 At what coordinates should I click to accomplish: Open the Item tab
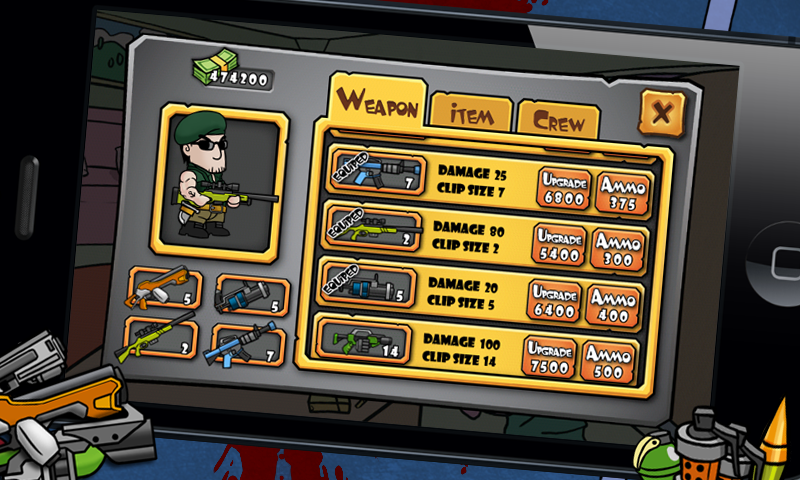471,114
